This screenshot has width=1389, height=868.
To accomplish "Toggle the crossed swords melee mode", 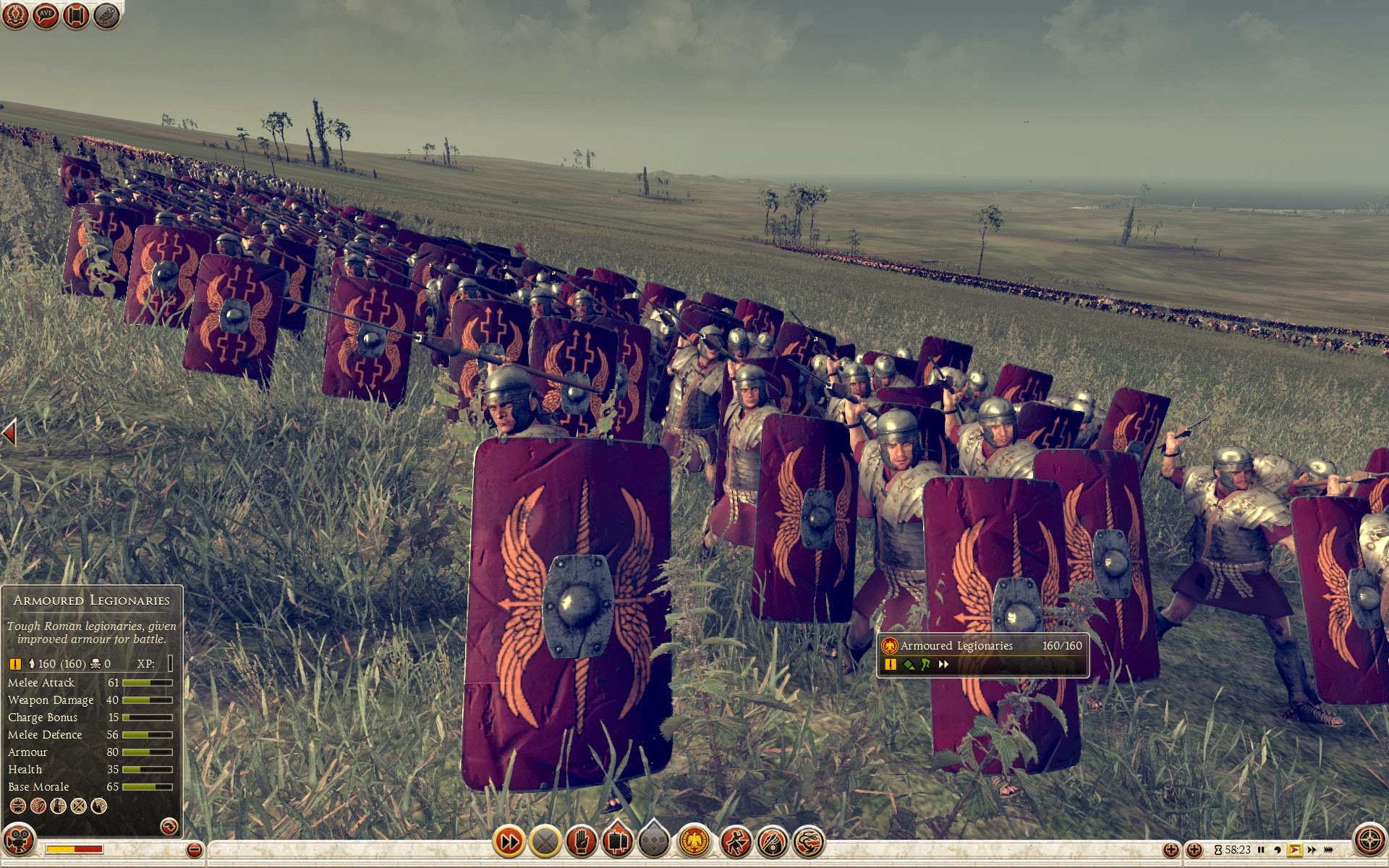I will coord(545,841).
